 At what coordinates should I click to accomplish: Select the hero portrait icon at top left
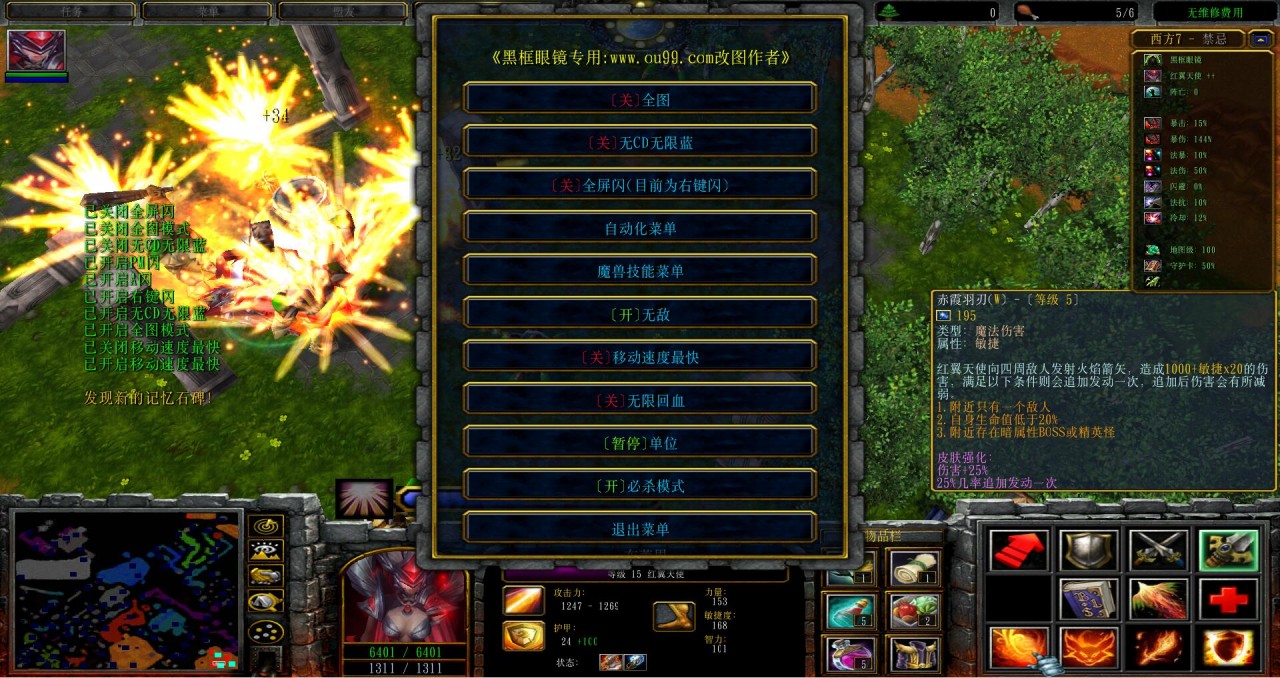(x=37, y=50)
